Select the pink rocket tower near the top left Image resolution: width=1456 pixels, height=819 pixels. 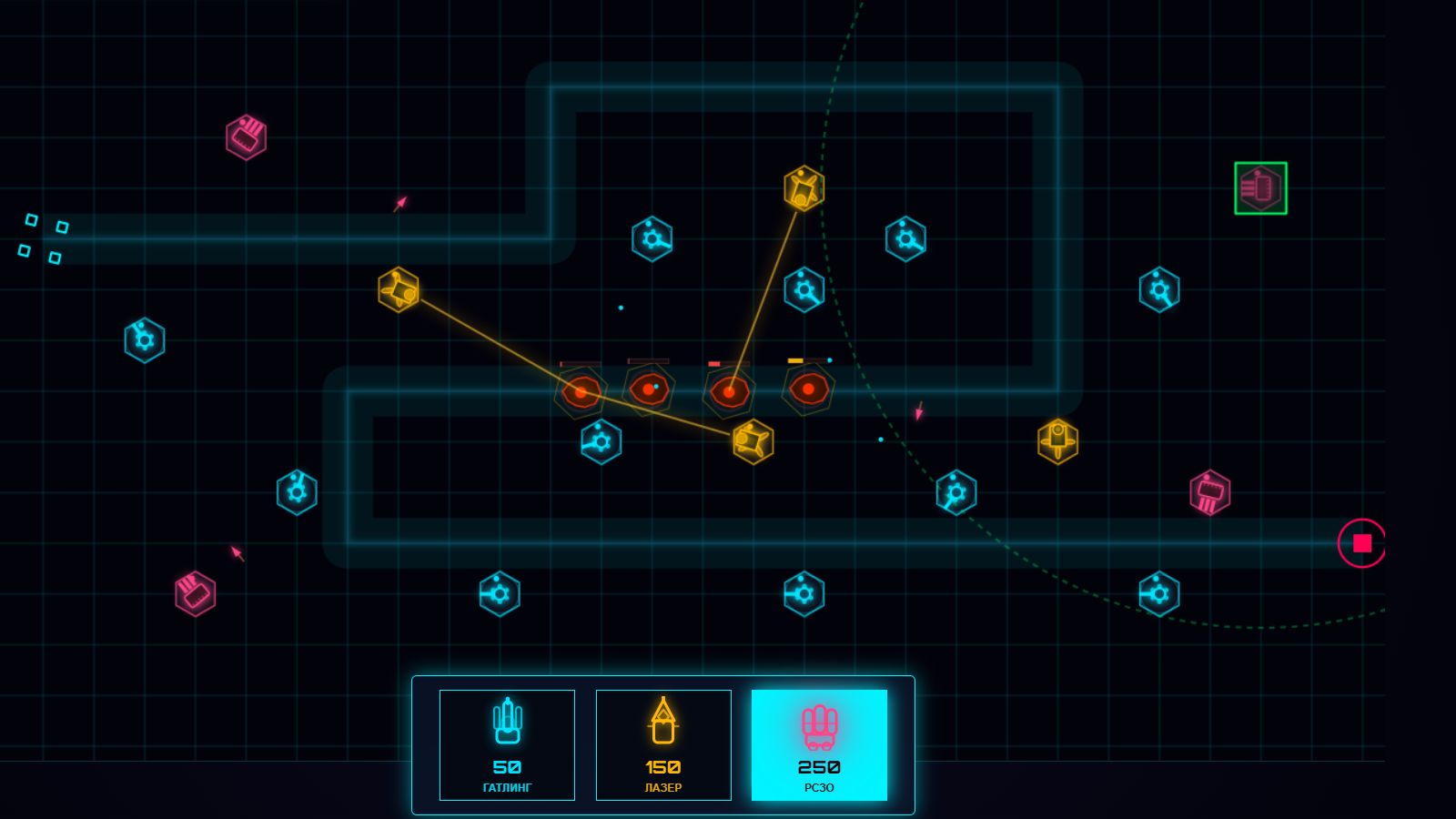pos(244,136)
